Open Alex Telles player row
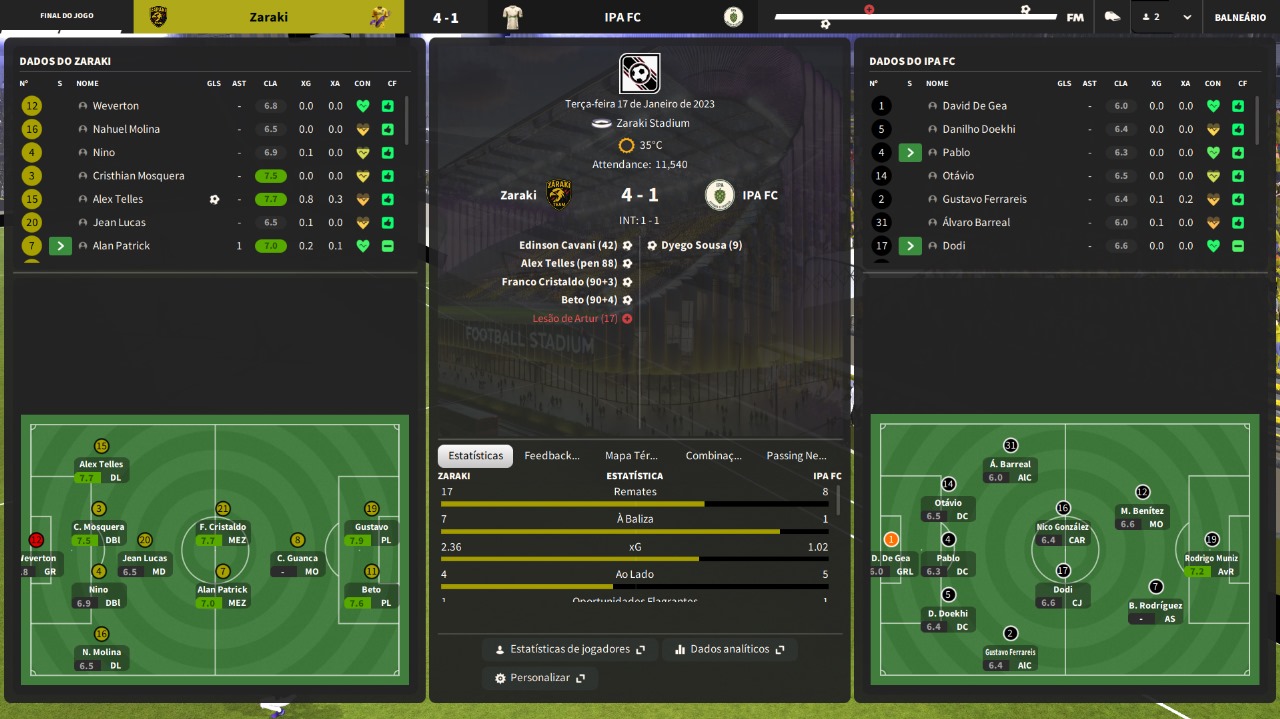 [118, 199]
